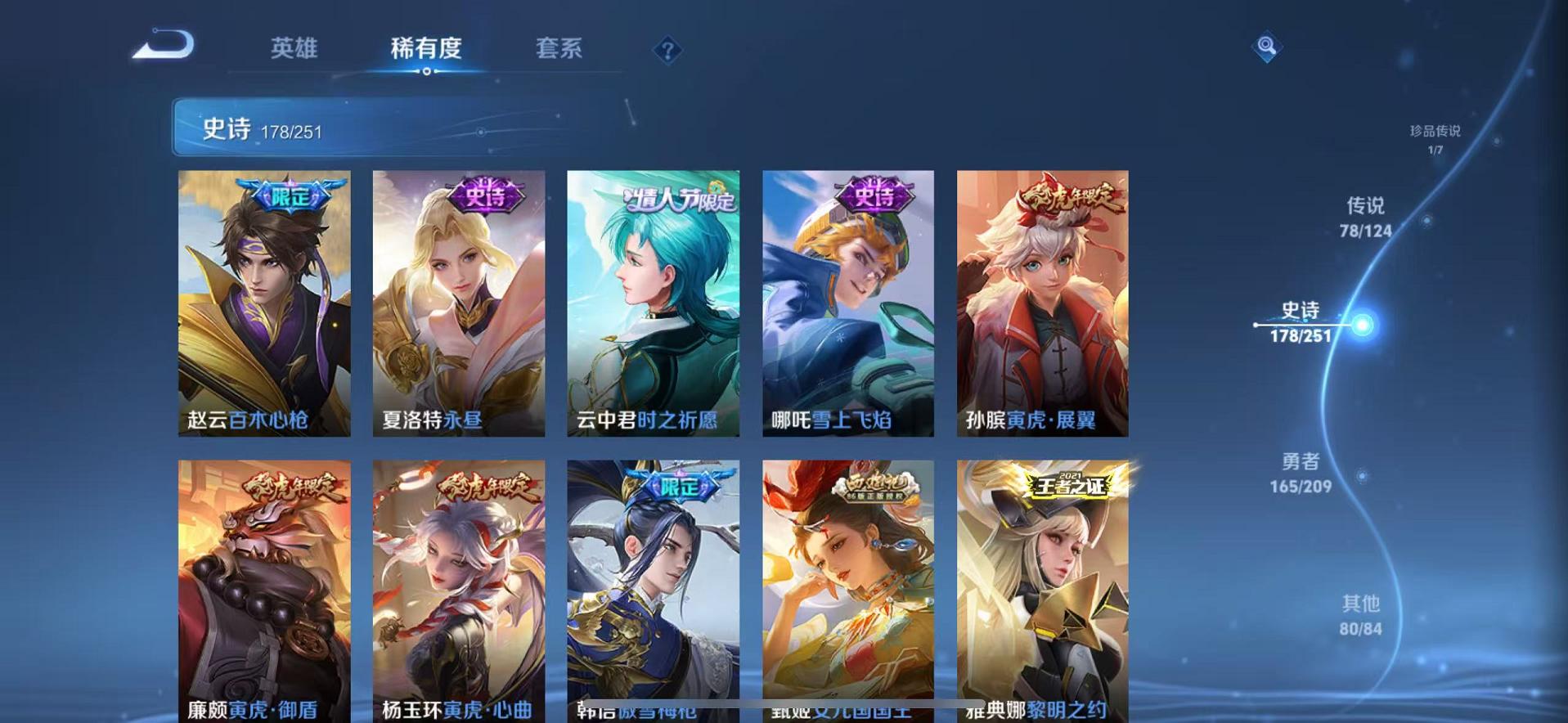Open 韩信's 傲雪梅枪 skin card
Viewport: 1568px width, 723px height.
654,591
